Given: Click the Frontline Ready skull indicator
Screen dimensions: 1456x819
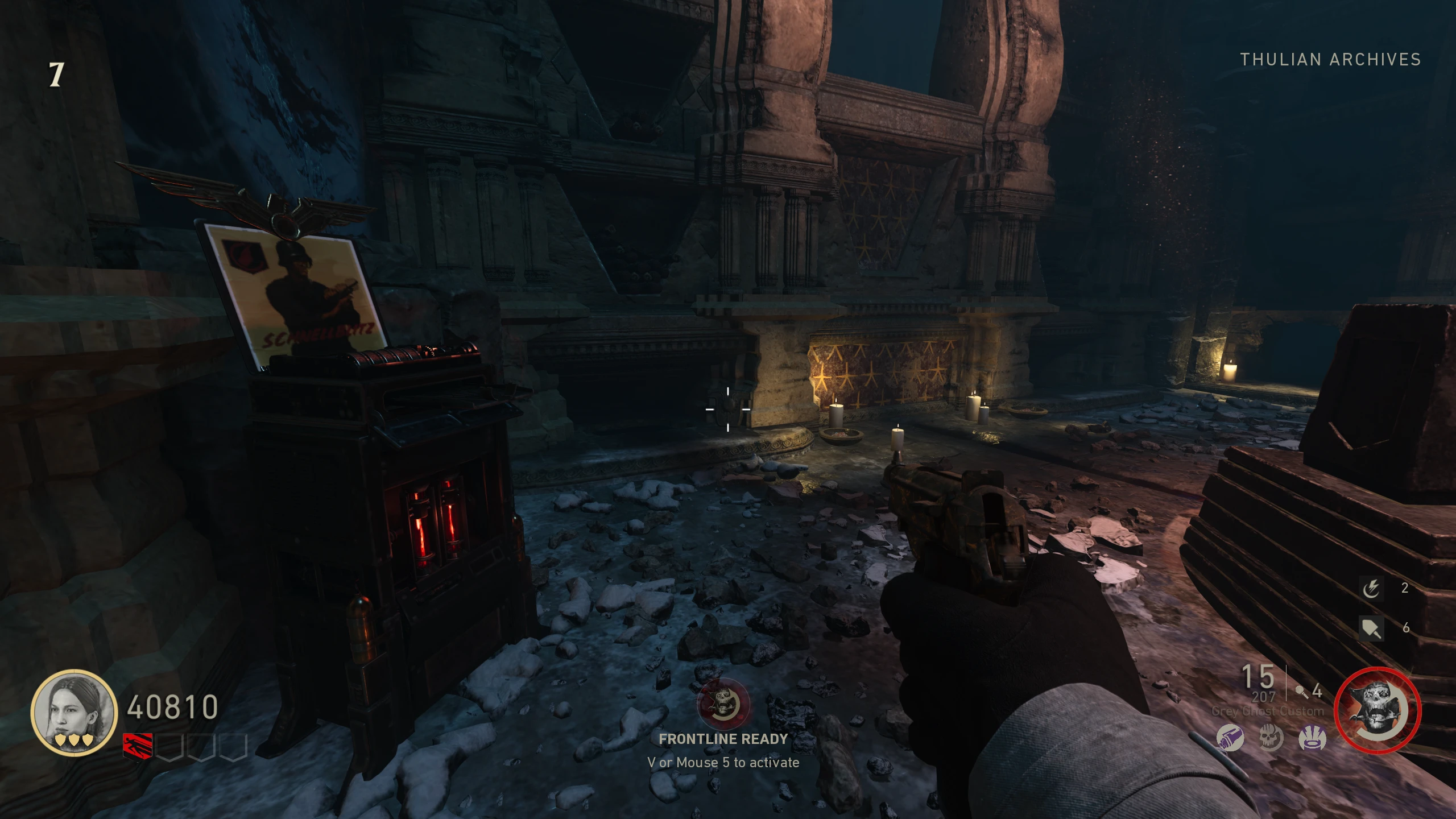Looking at the screenshot, I should (x=723, y=704).
